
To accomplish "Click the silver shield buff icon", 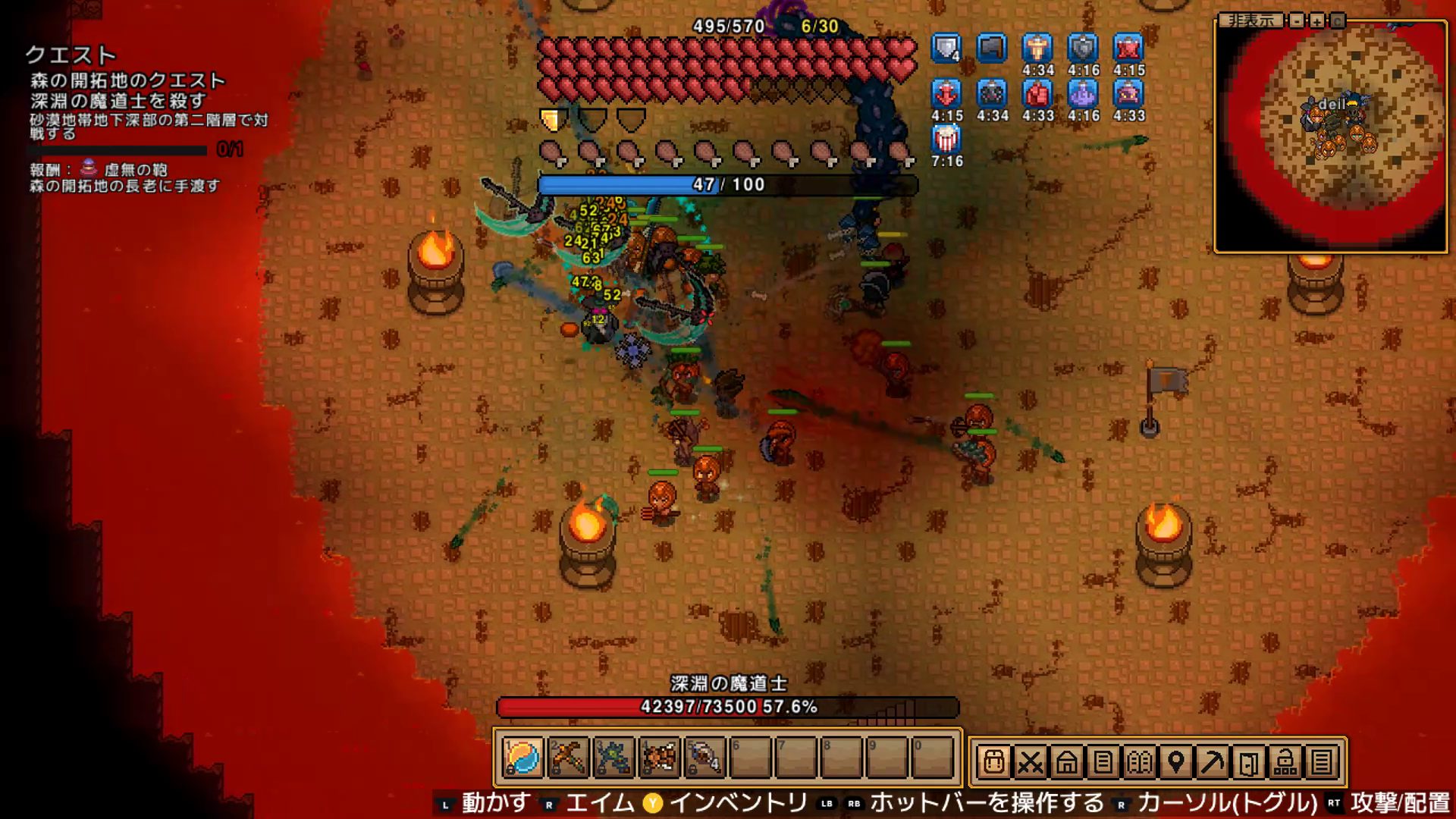I will pos(946,49).
